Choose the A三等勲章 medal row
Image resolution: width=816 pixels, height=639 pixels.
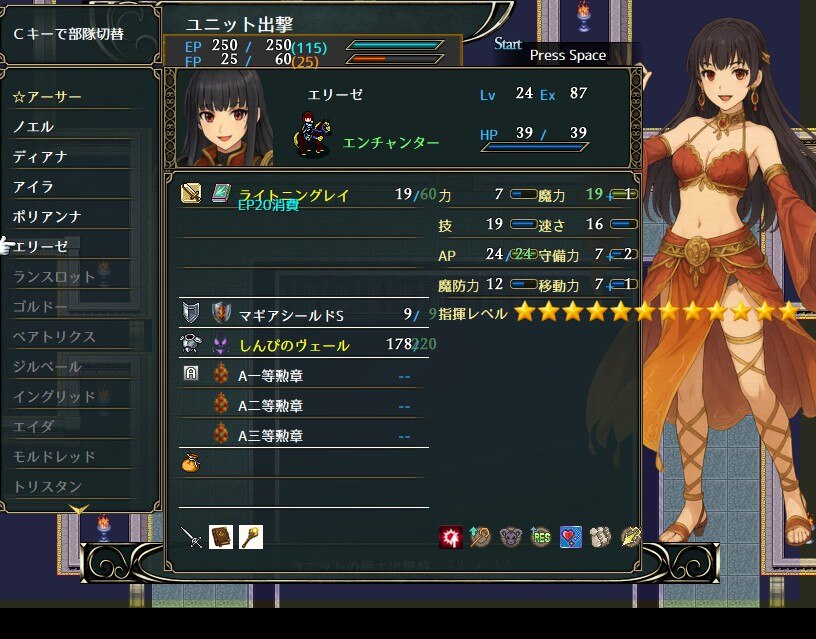(x=270, y=436)
